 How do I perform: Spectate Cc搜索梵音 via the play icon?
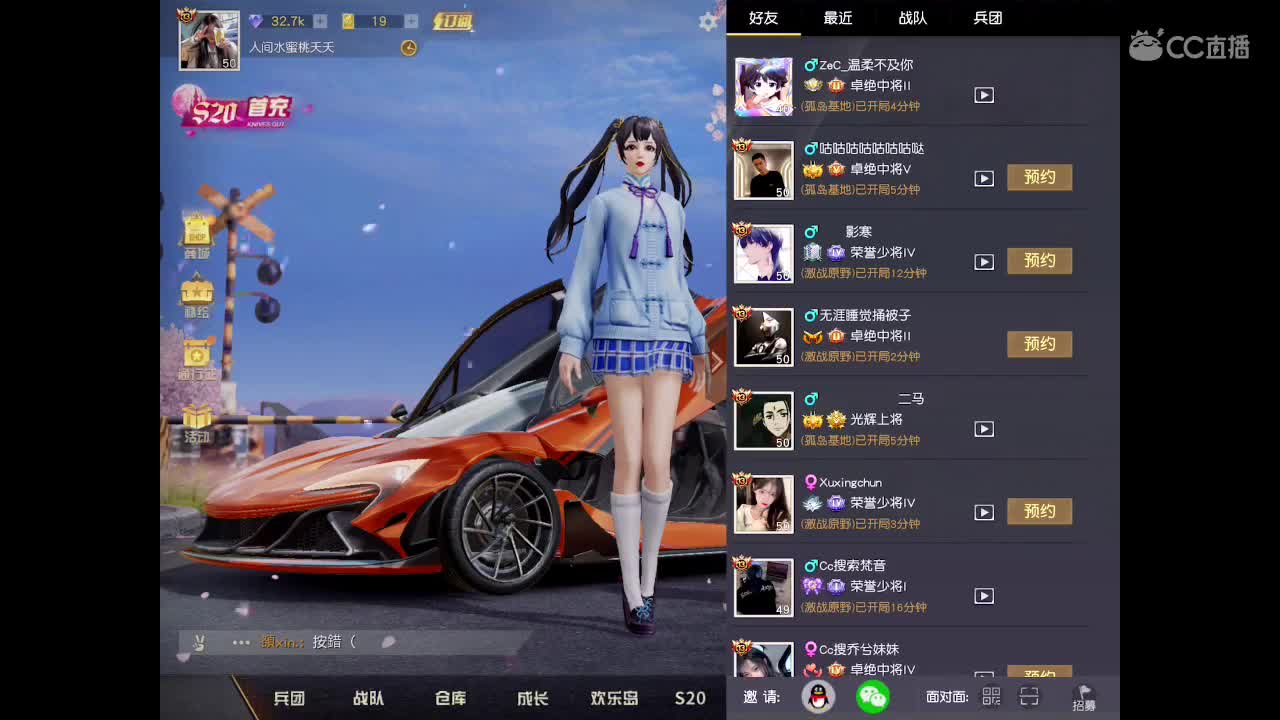983,595
